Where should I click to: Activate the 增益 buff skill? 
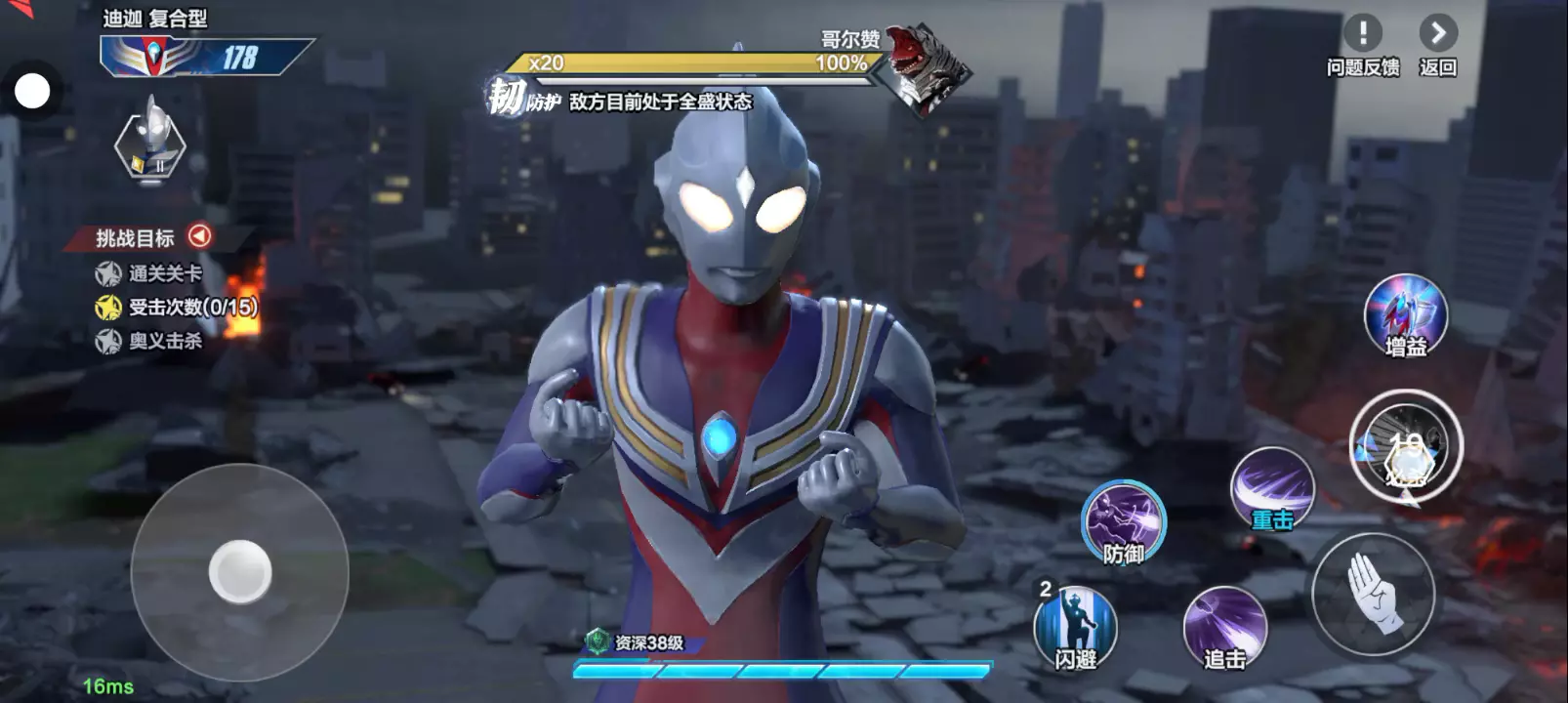click(1405, 316)
